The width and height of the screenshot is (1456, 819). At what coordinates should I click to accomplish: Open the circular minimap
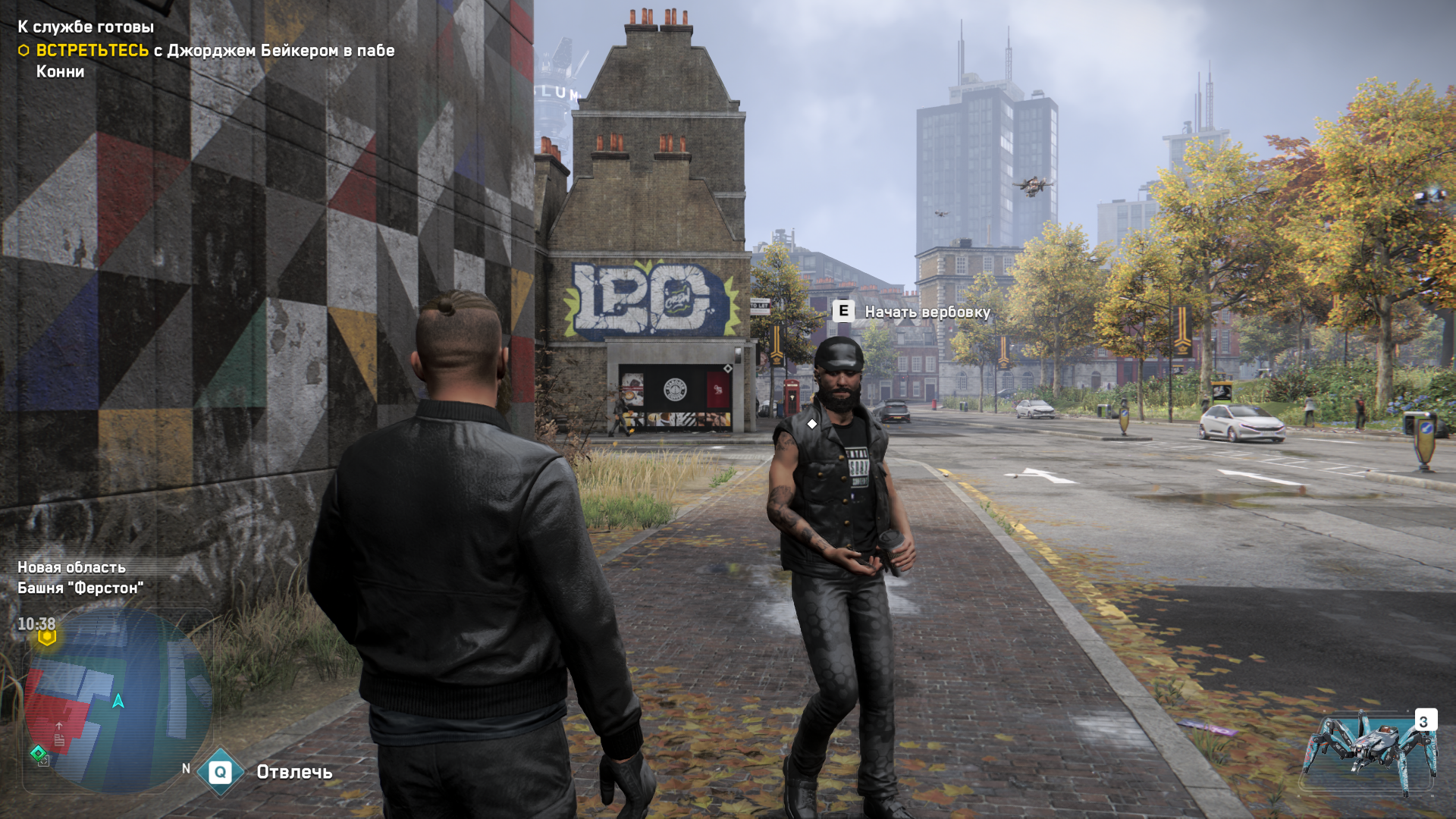pos(118,701)
